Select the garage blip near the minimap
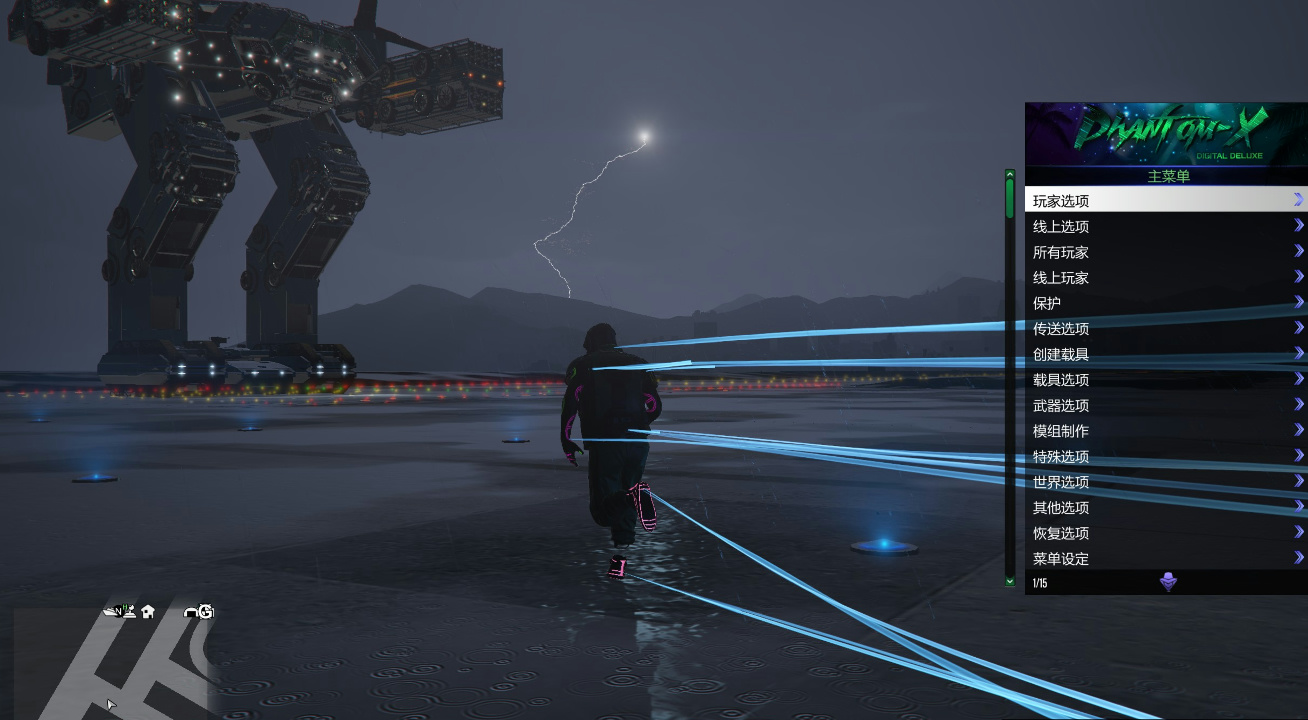Screen dimensions: 1308x720 [190, 611]
